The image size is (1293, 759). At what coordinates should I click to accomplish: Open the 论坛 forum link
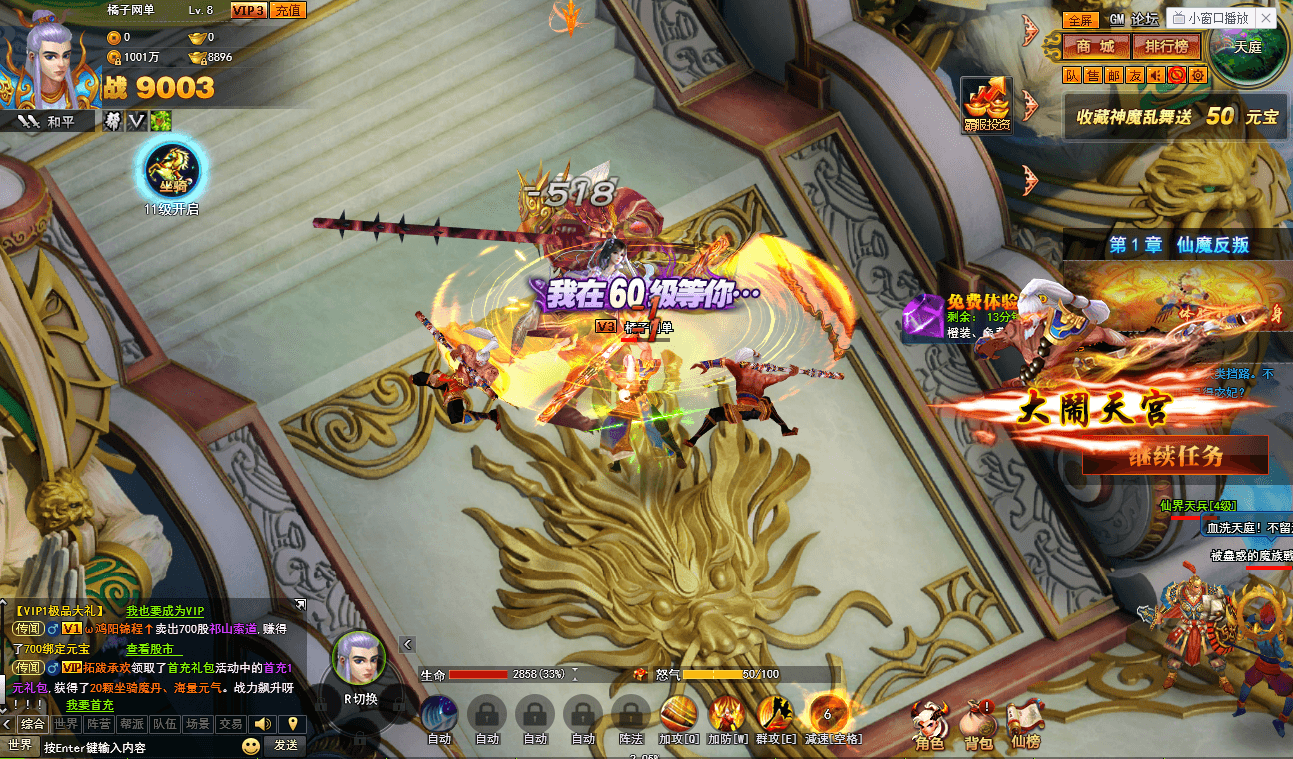(x=1145, y=20)
